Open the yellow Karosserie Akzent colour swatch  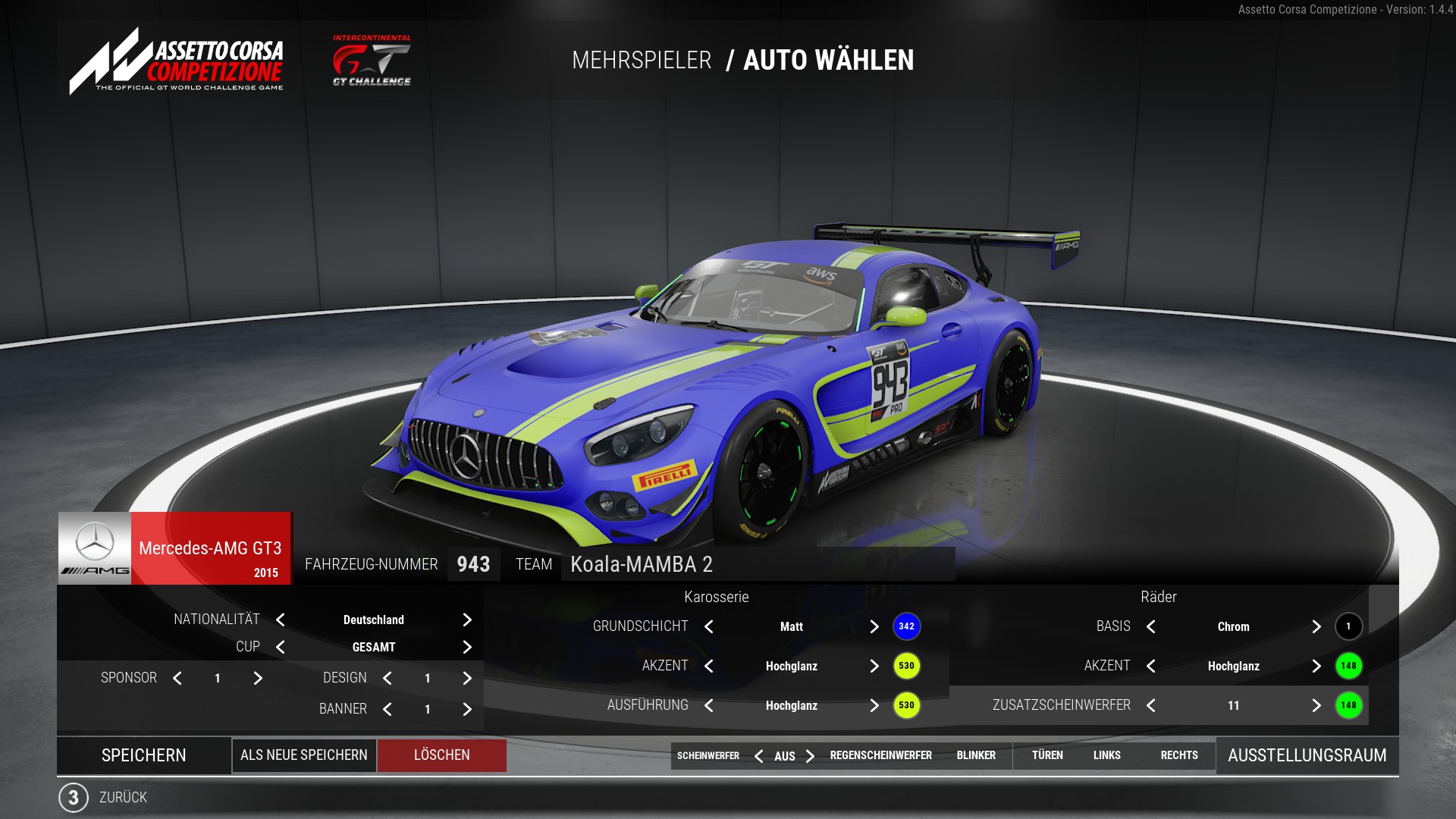click(x=906, y=666)
